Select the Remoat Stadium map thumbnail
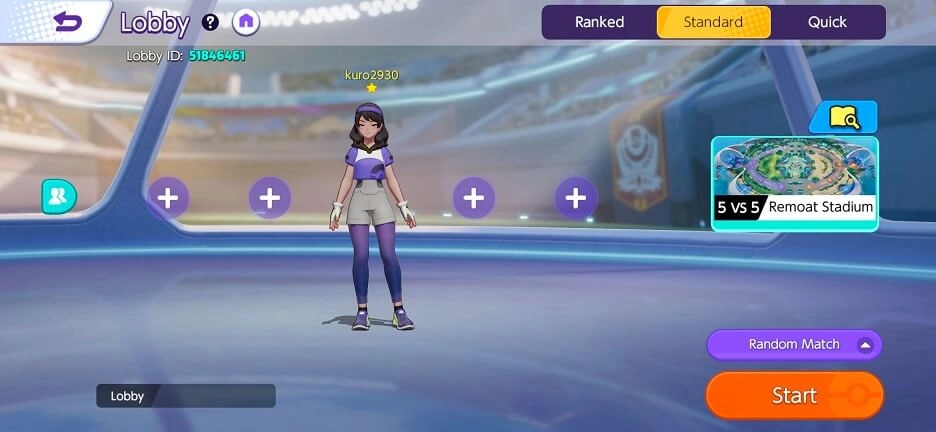Viewport: 936px width, 432px height. (x=794, y=184)
